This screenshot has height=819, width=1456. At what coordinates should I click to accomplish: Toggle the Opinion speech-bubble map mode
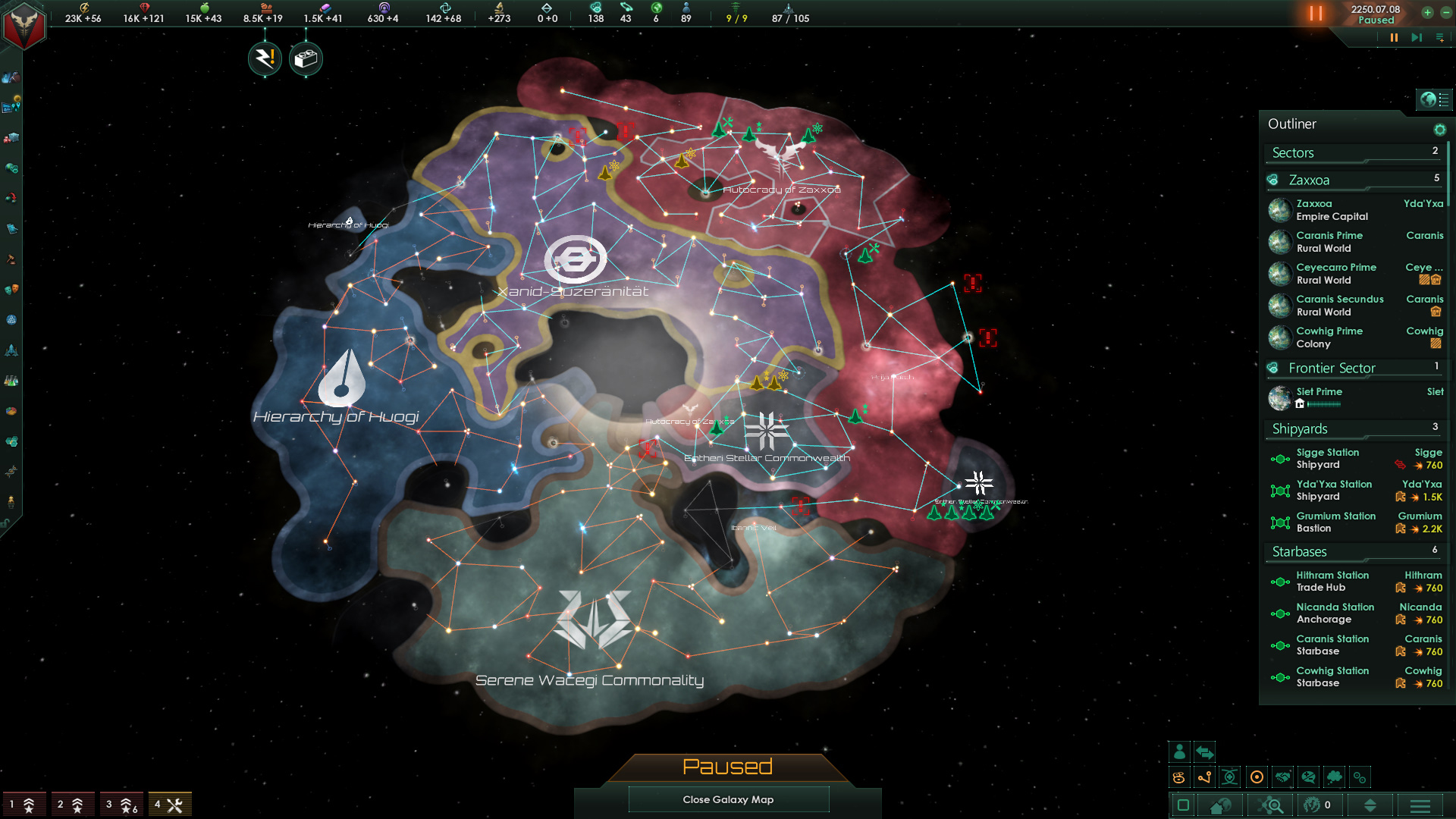[x=1309, y=777]
